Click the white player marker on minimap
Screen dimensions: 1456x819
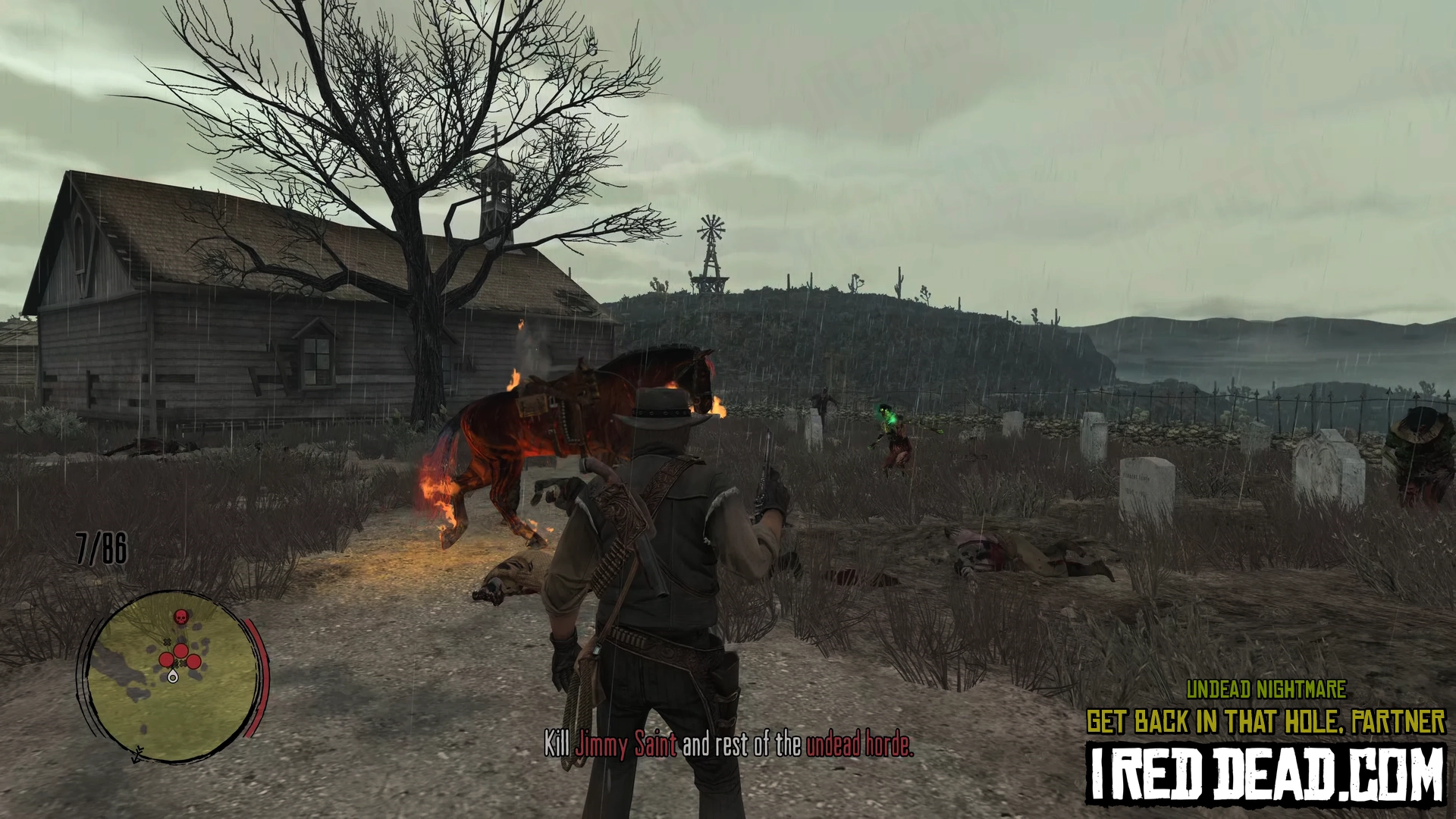[x=174, y=676]
